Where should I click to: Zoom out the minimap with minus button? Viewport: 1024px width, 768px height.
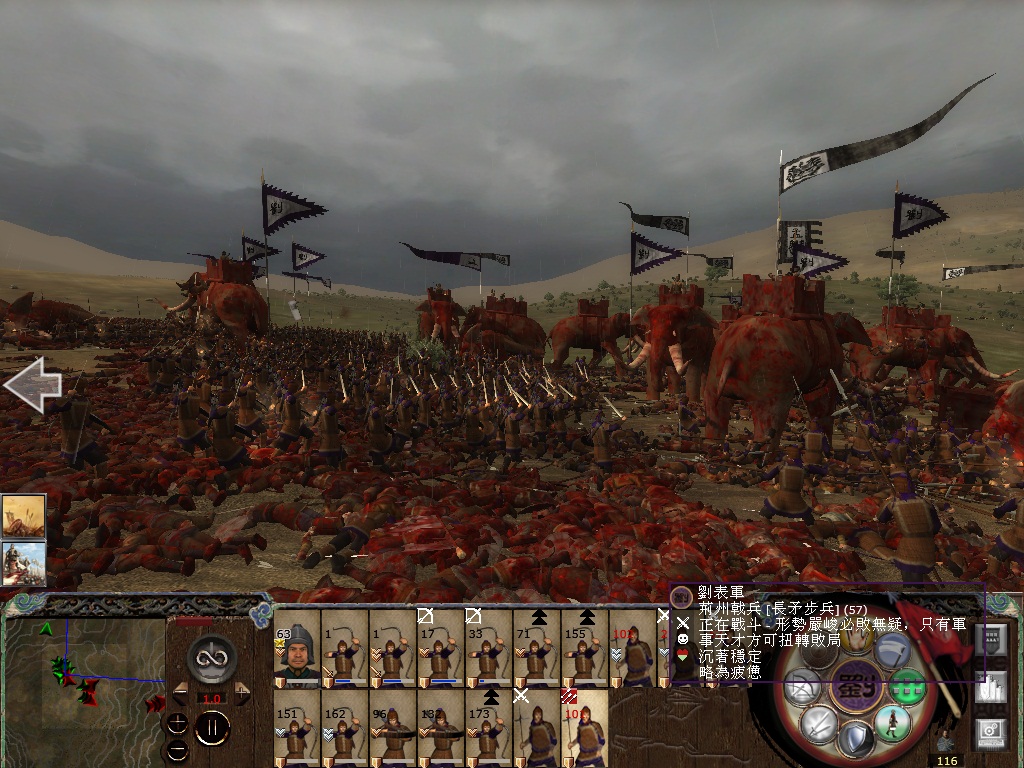click(x=178, y=749)
